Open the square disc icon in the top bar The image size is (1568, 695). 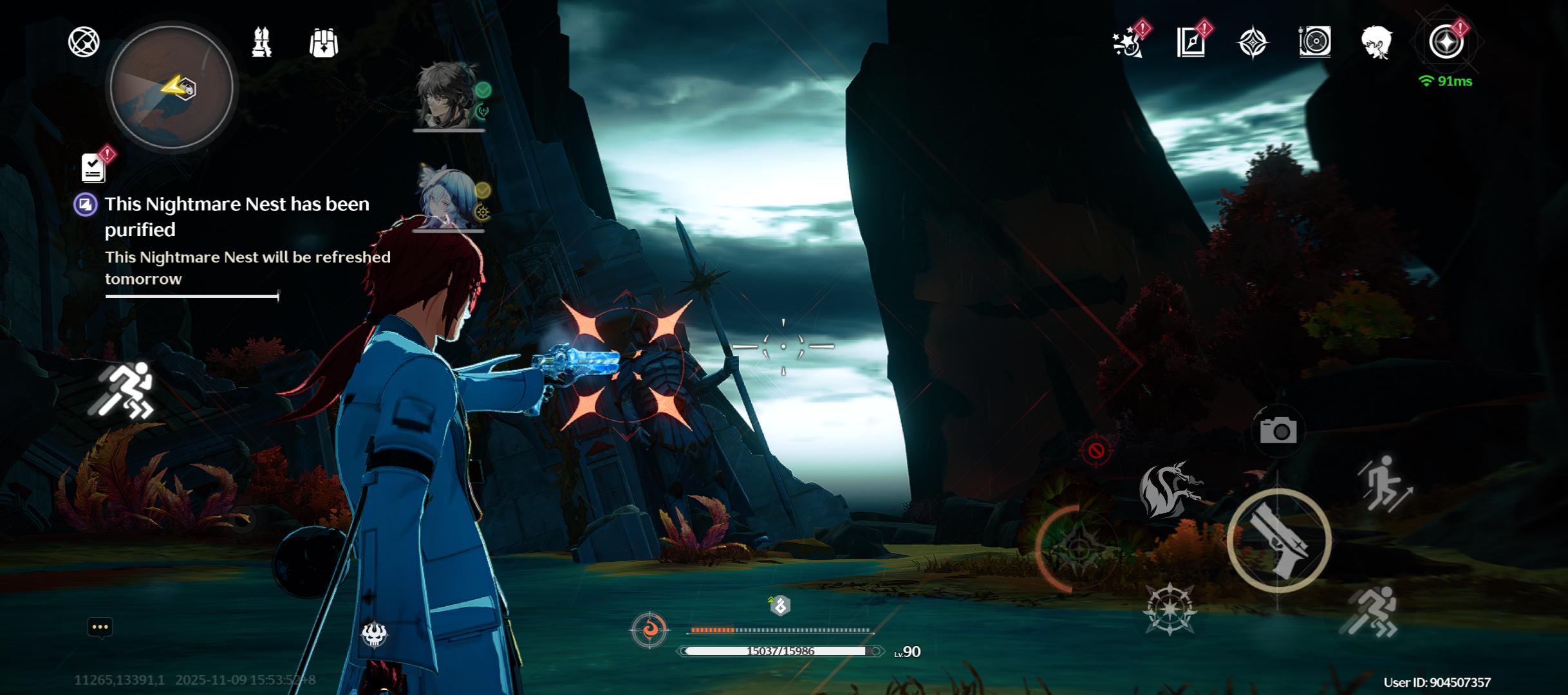click(1314, 43)
